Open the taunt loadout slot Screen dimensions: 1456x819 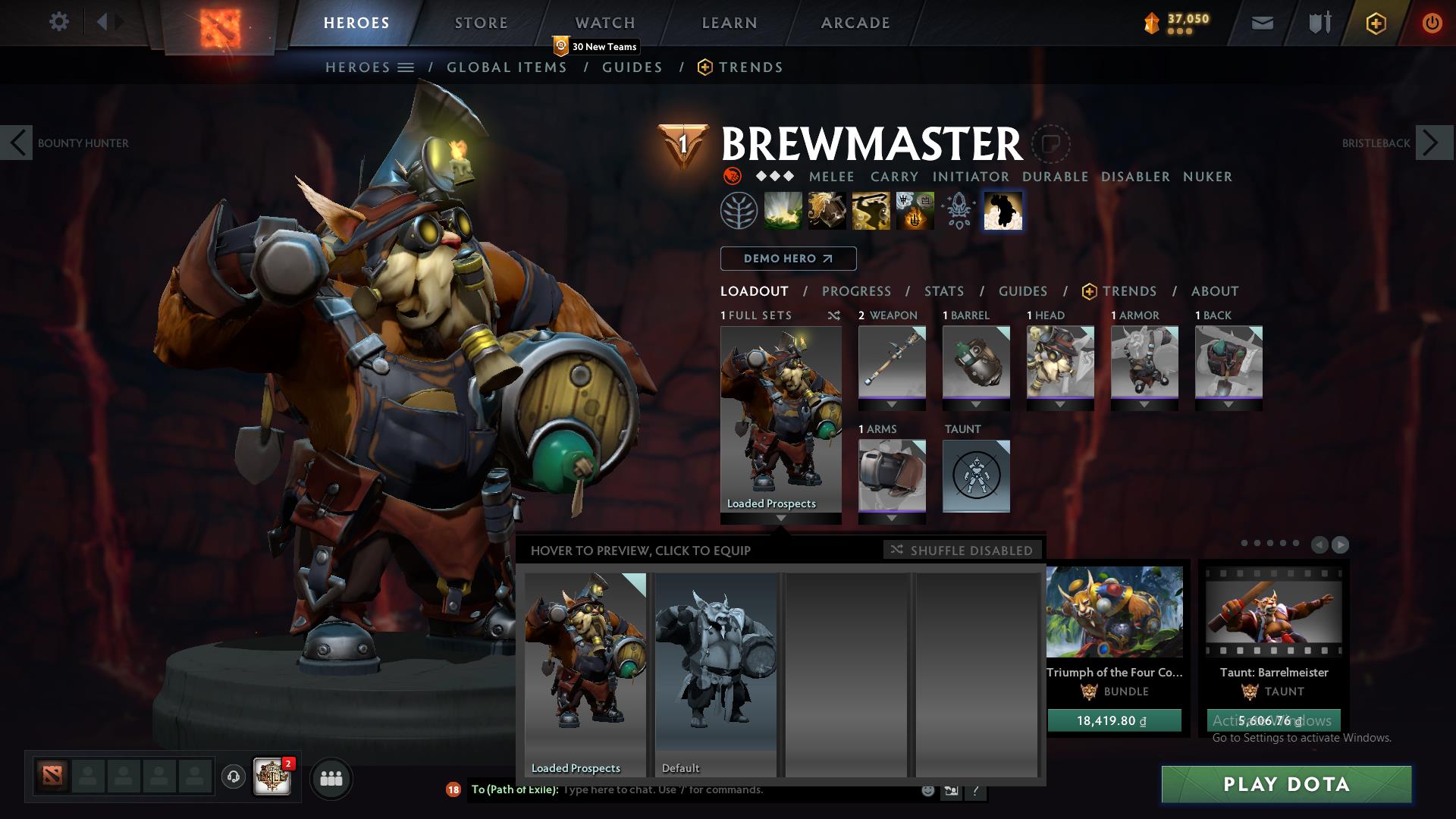click(976, 475)
